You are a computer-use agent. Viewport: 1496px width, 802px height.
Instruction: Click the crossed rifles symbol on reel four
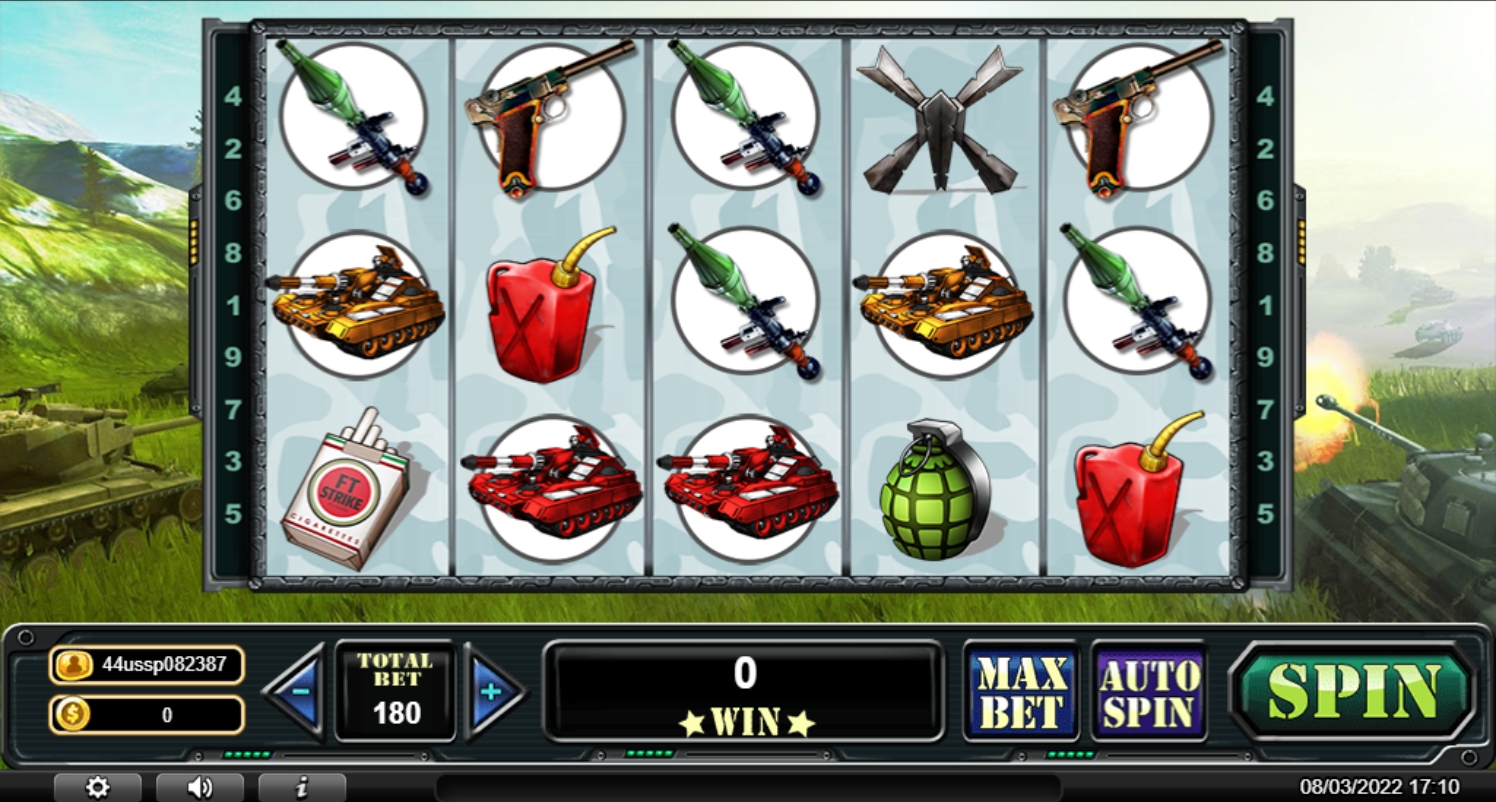tap(940, 120)
